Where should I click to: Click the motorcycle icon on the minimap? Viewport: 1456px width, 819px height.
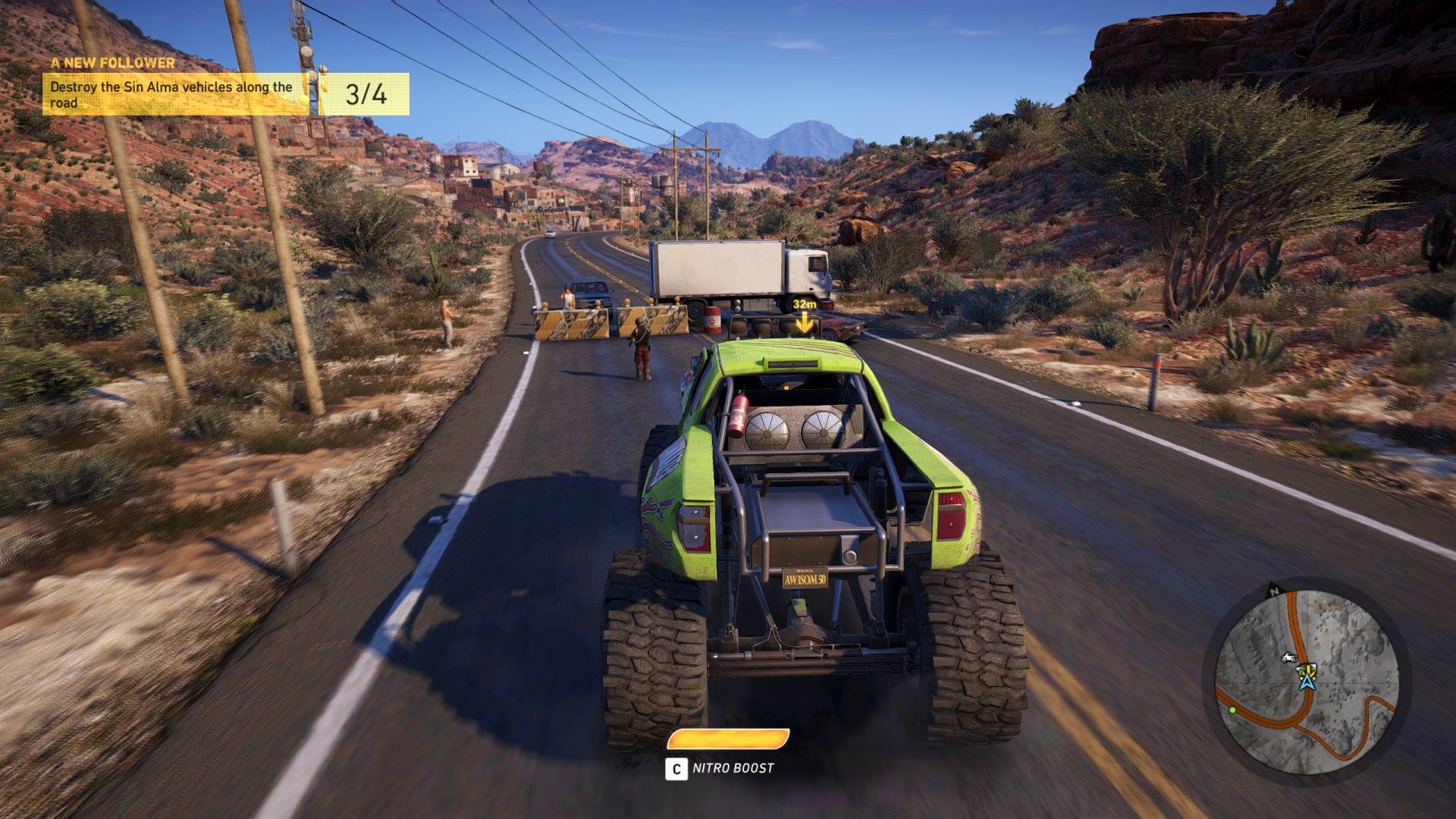click(1287, 657)
